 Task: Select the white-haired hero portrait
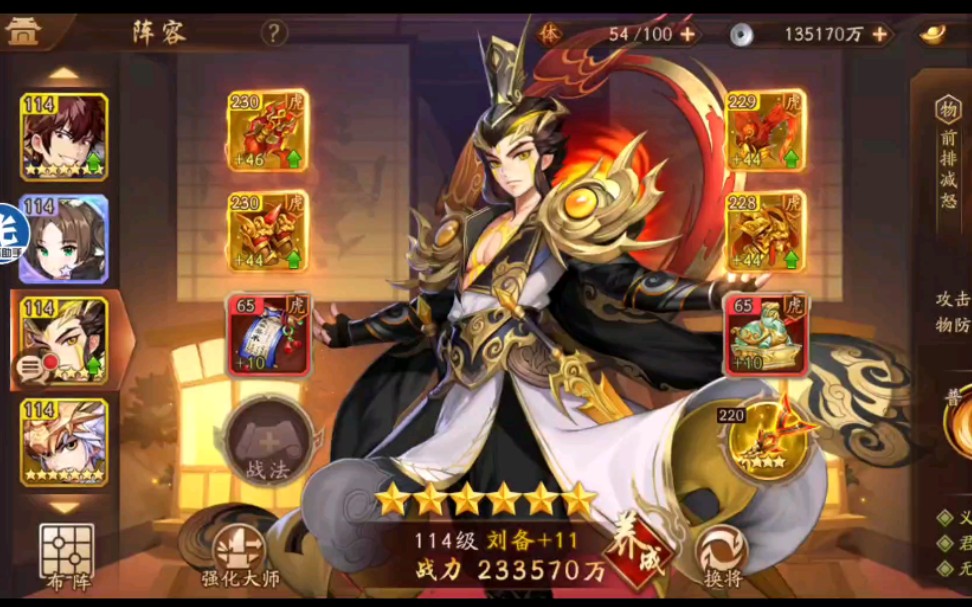[64, 442]
